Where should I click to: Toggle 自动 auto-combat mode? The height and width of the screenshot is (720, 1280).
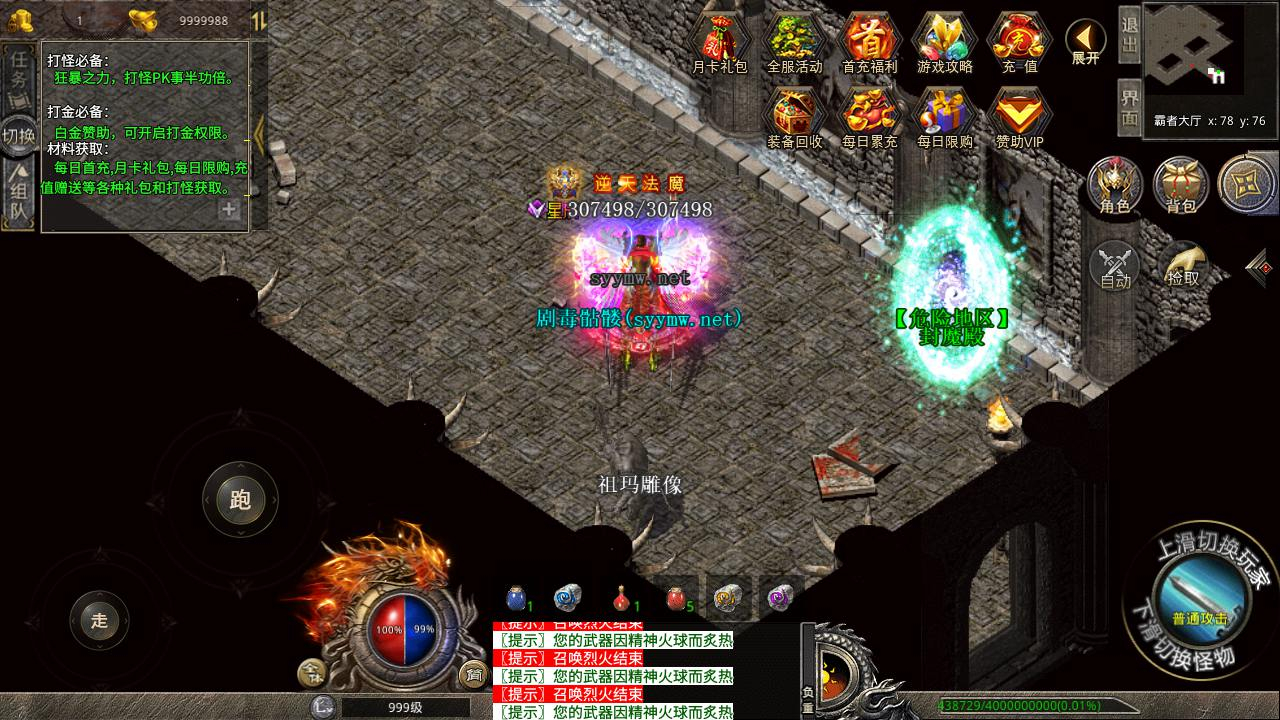tap(1115, 267)
